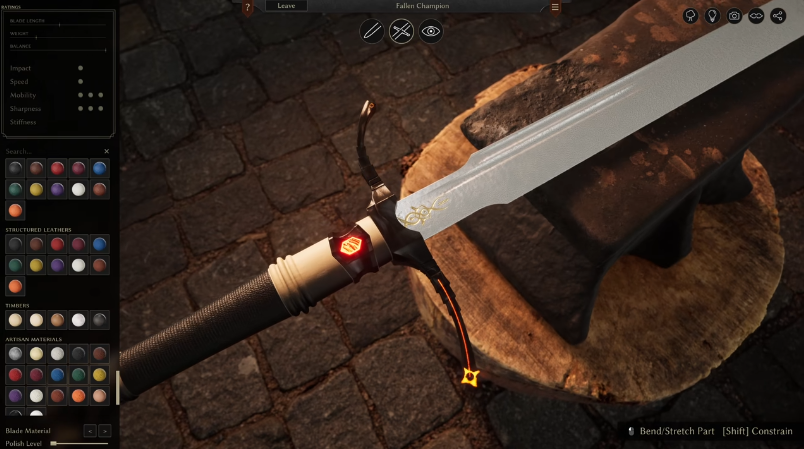Open the camera screenshot icon

735,16
